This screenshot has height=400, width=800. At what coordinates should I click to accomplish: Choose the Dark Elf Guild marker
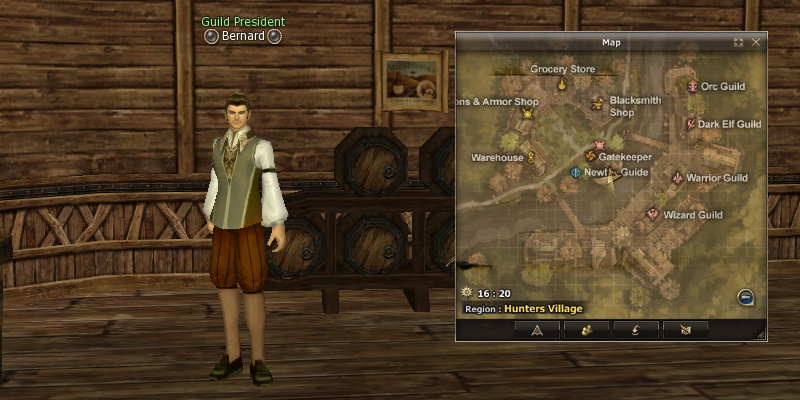690,124
